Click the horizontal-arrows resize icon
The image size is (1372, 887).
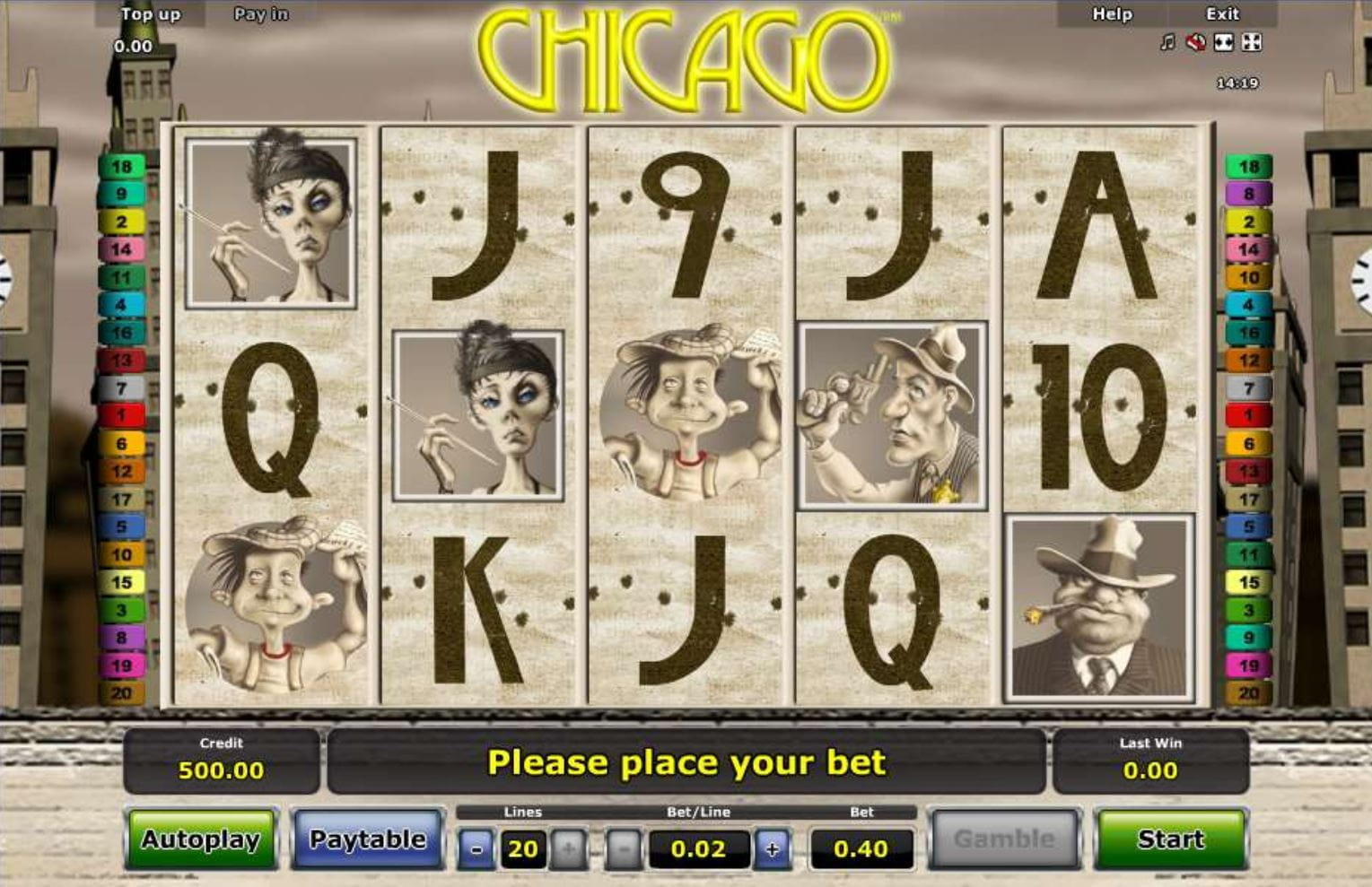tap(1223, 42)
